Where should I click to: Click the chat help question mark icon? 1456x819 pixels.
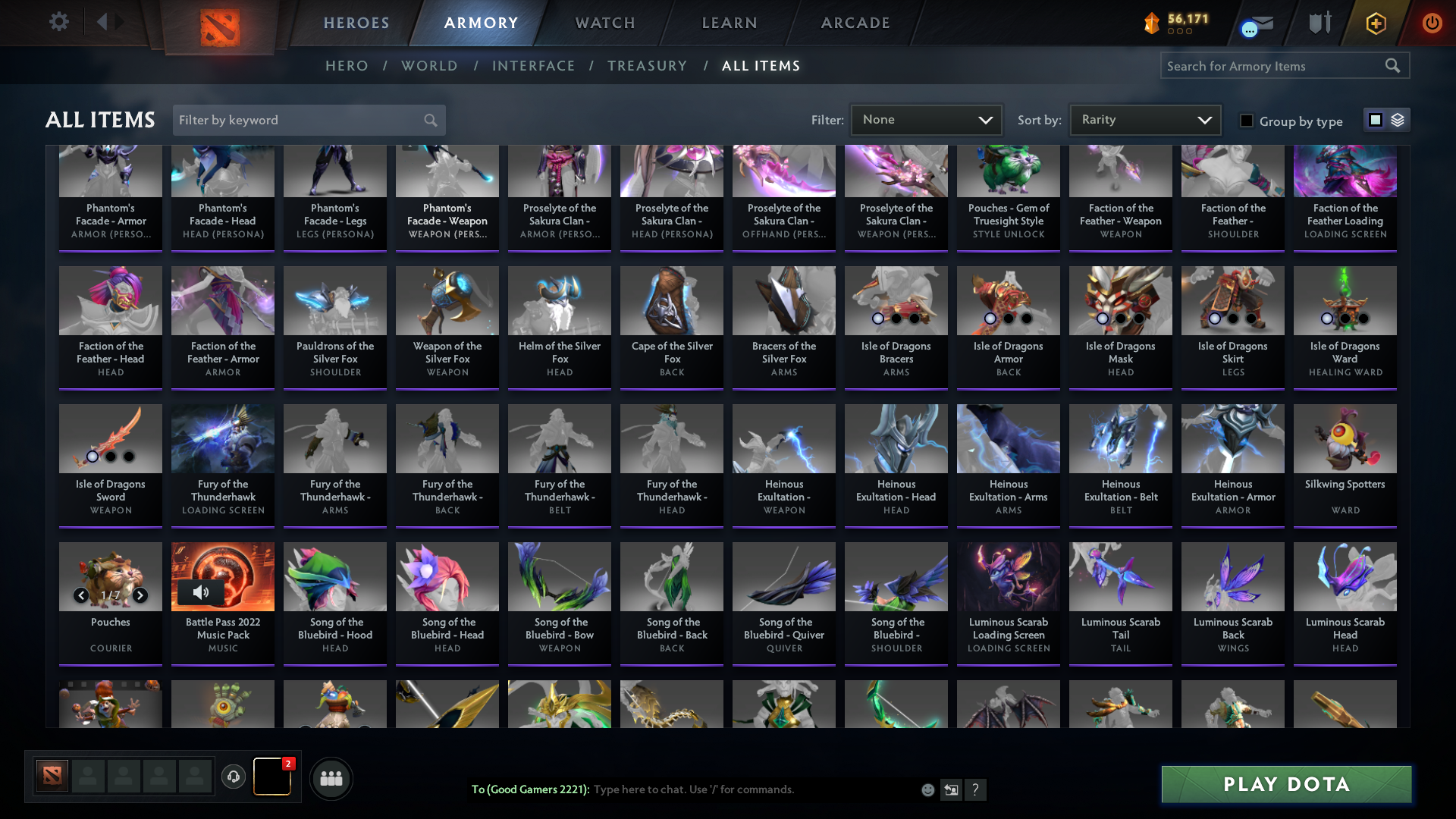point(977,789)
